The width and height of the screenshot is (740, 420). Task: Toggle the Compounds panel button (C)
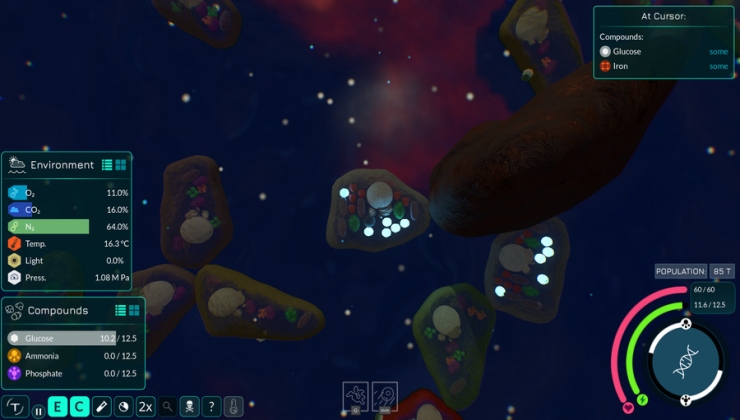click(x=79, y=407)
